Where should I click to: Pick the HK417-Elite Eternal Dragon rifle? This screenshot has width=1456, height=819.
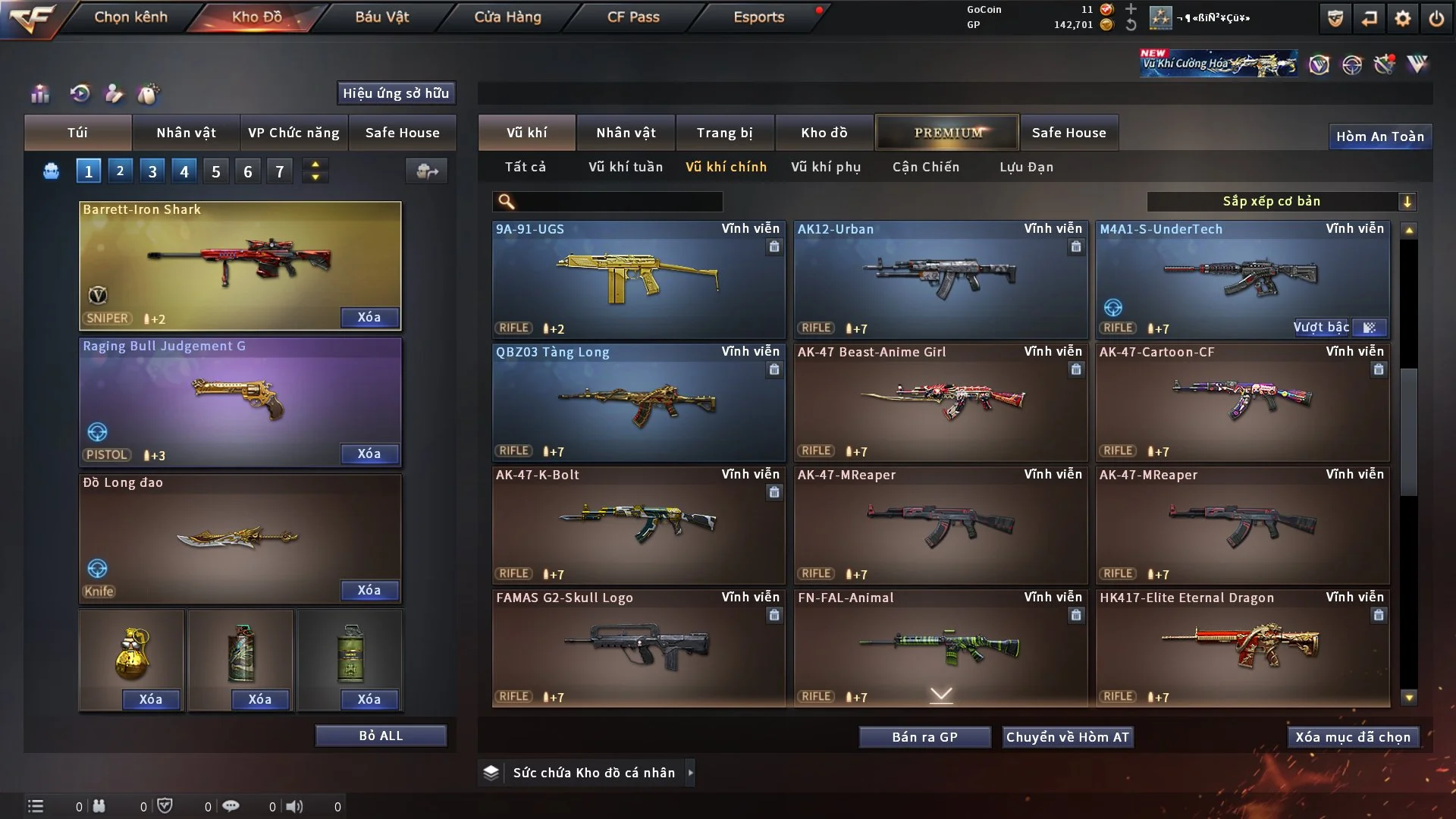click(x=1242, y=648)
